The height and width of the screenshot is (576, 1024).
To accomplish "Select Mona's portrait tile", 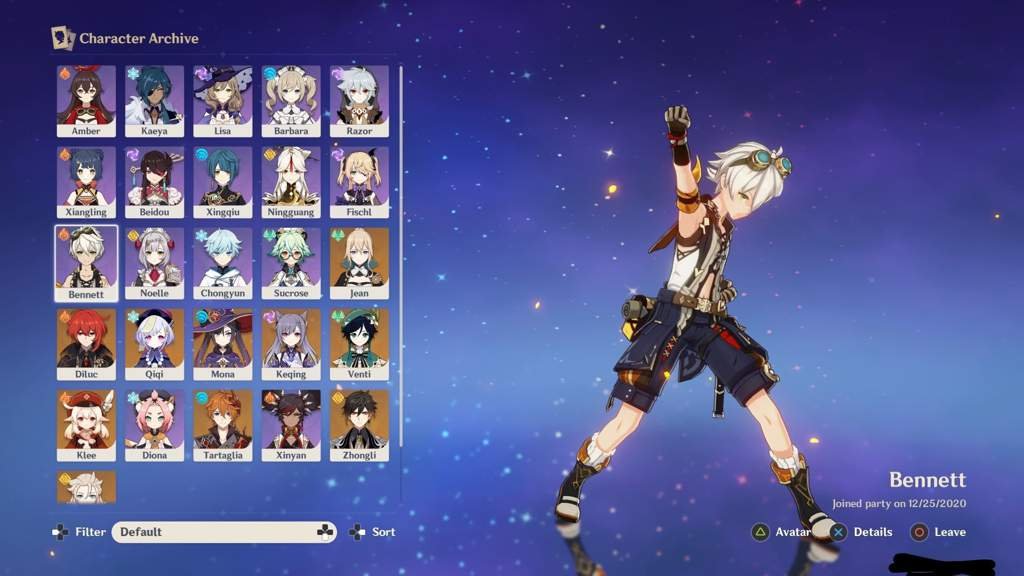I will [223, 341].
